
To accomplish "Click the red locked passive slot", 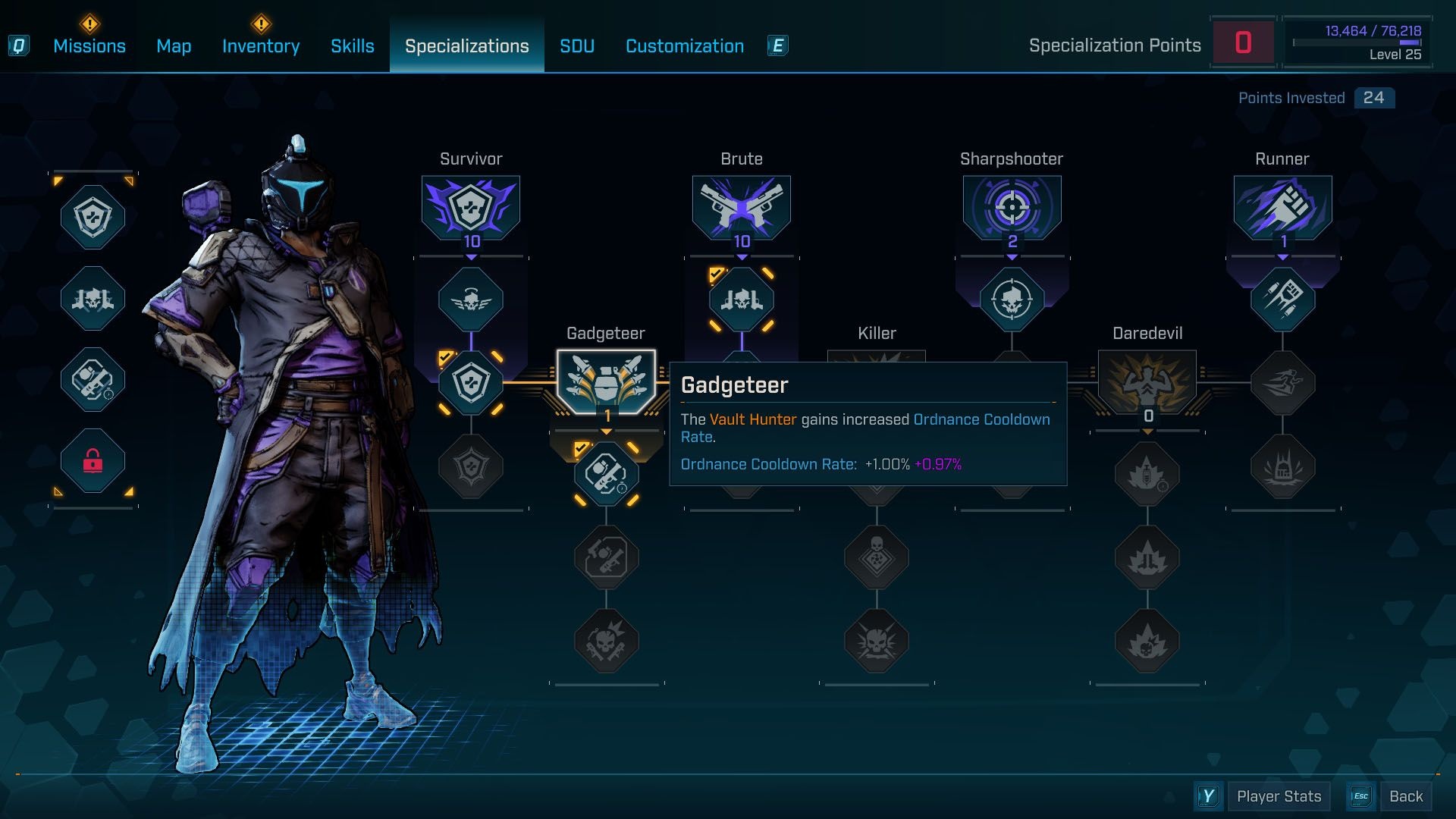I will tap(93, 460).
